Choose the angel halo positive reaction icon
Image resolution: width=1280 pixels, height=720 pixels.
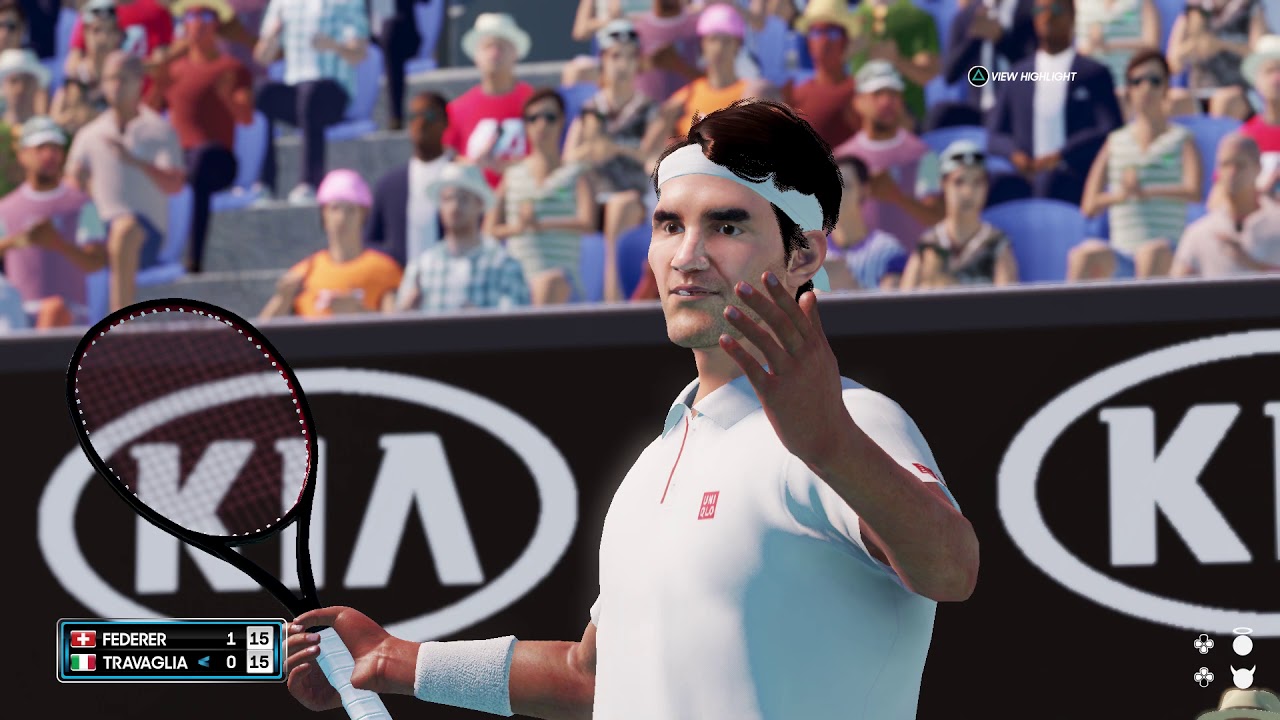tap(1242, 642)
